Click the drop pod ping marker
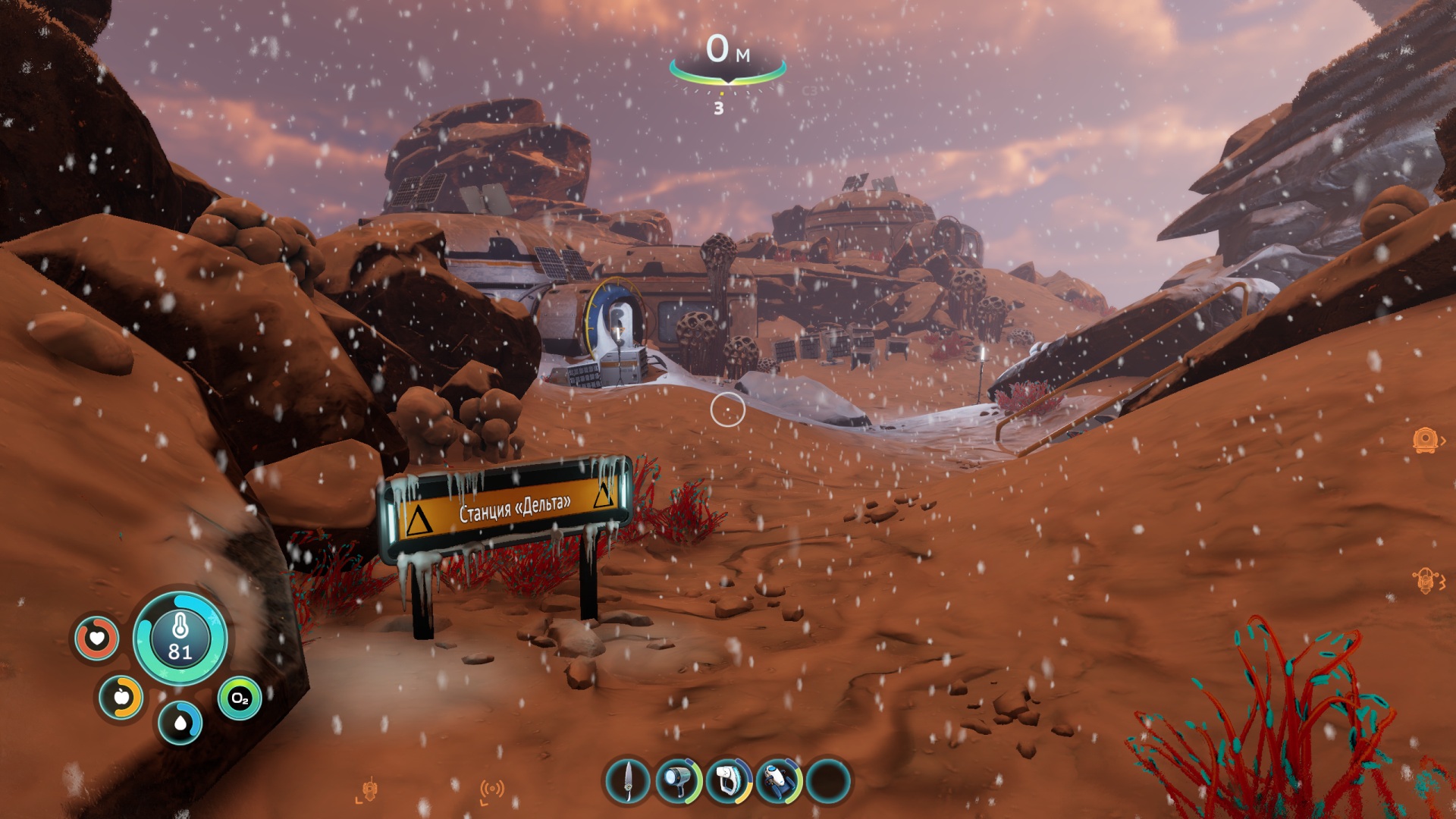The image size is (1456, 819). coord(1425,440)
